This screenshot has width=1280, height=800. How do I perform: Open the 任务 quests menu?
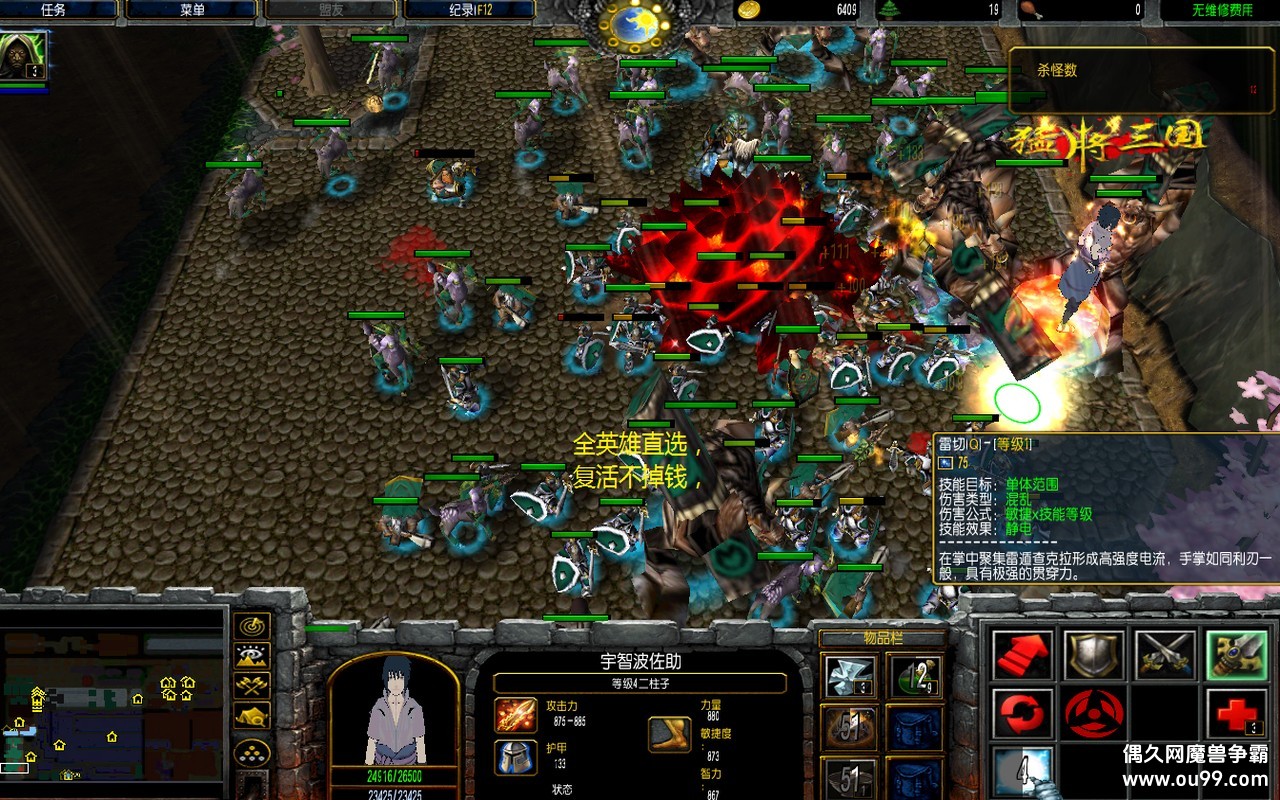point(54,10)
